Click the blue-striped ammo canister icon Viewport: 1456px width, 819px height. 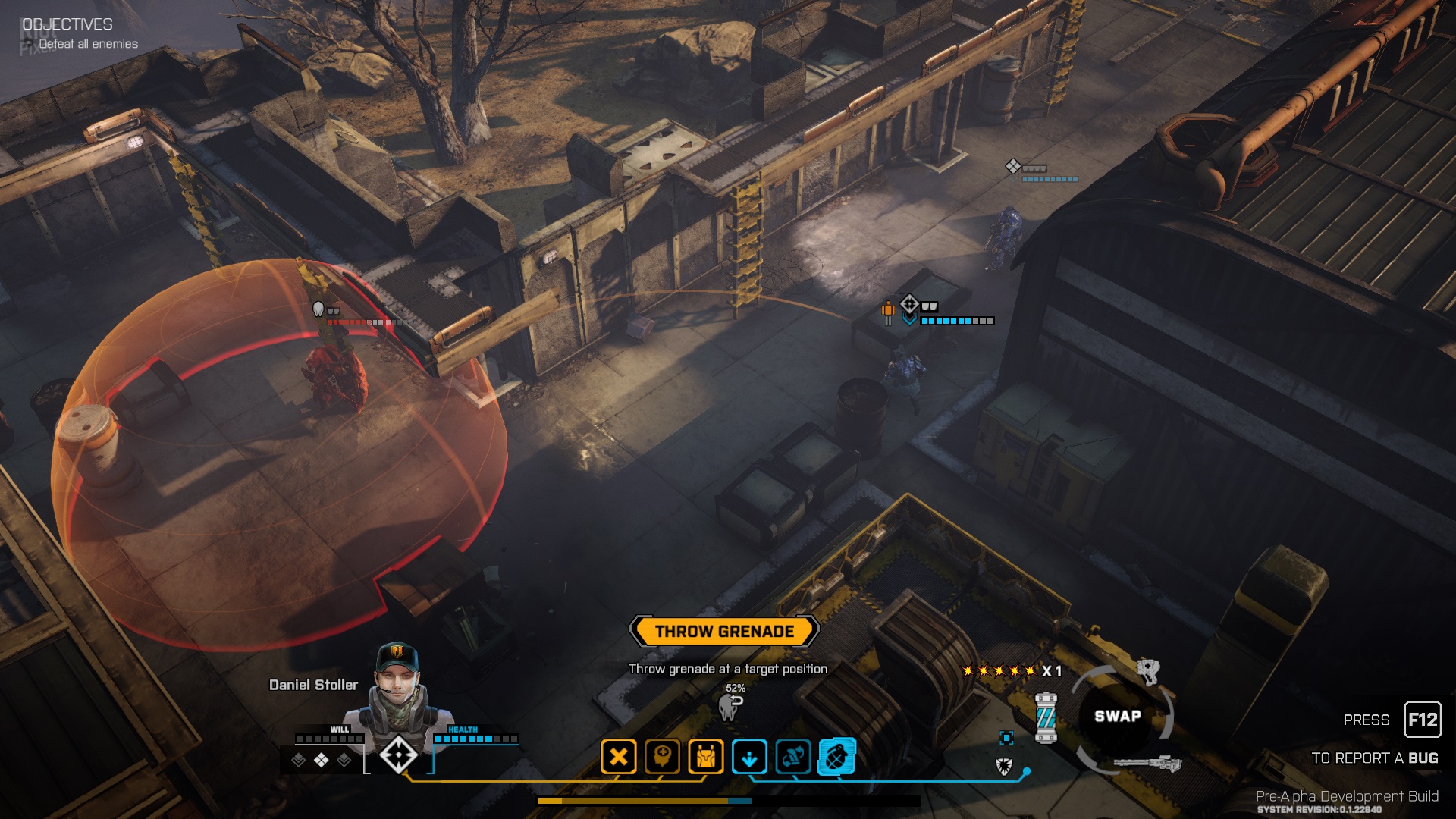point(1046,717)
